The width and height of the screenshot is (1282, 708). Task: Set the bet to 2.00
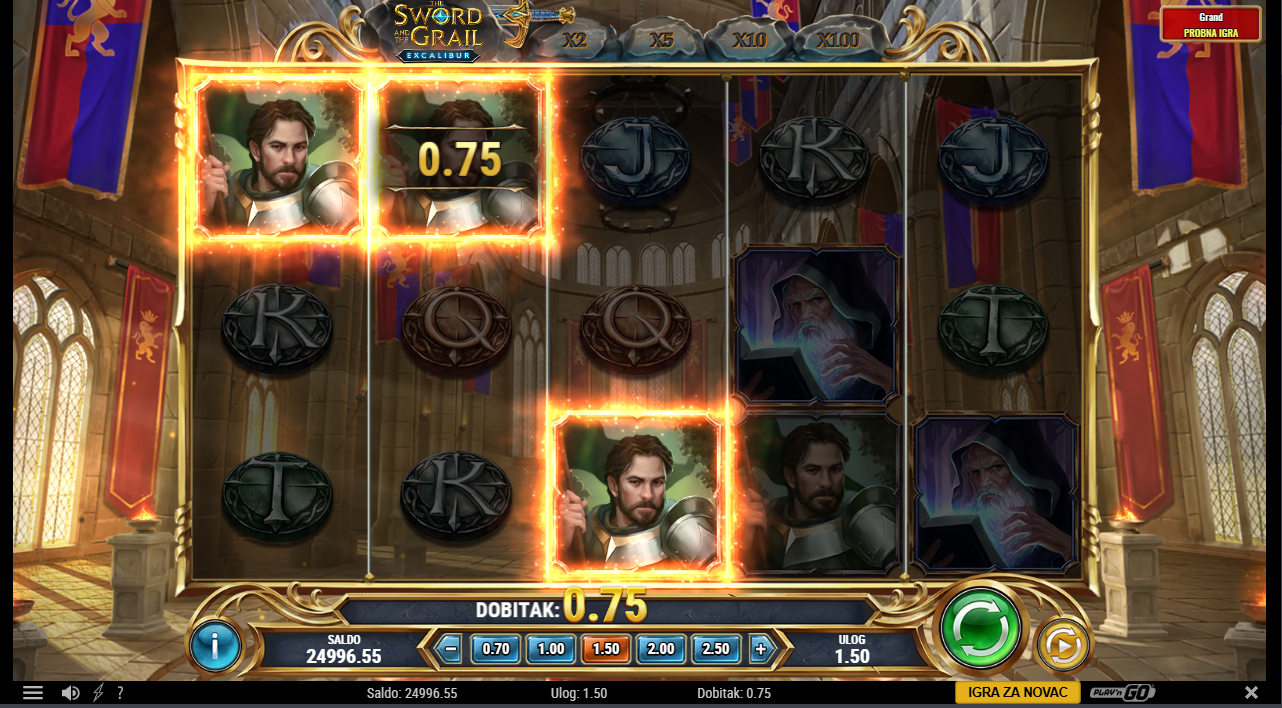pos(661,648)
